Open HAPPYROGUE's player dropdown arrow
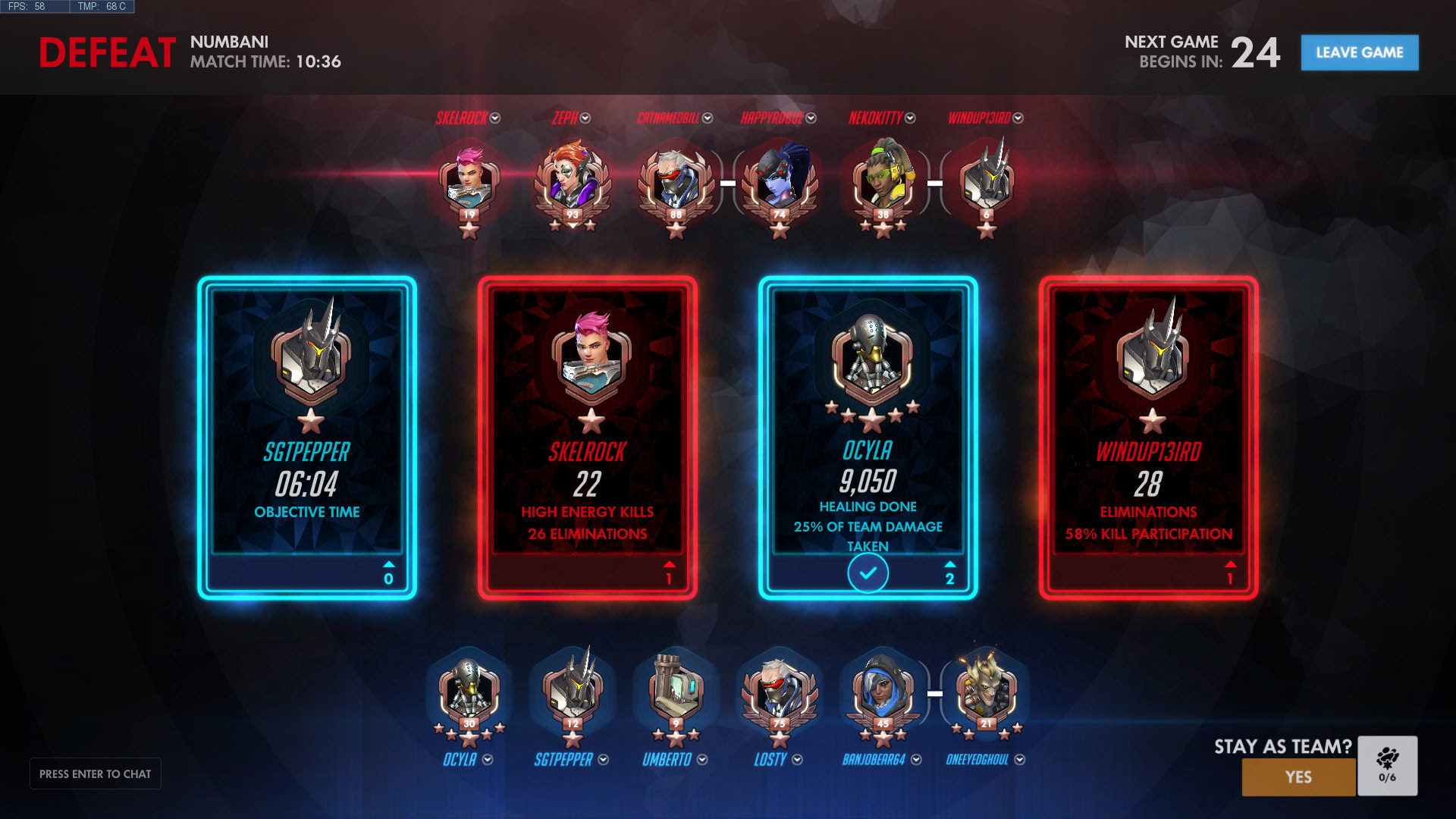Screen dimensions: 1456x819 811,118
